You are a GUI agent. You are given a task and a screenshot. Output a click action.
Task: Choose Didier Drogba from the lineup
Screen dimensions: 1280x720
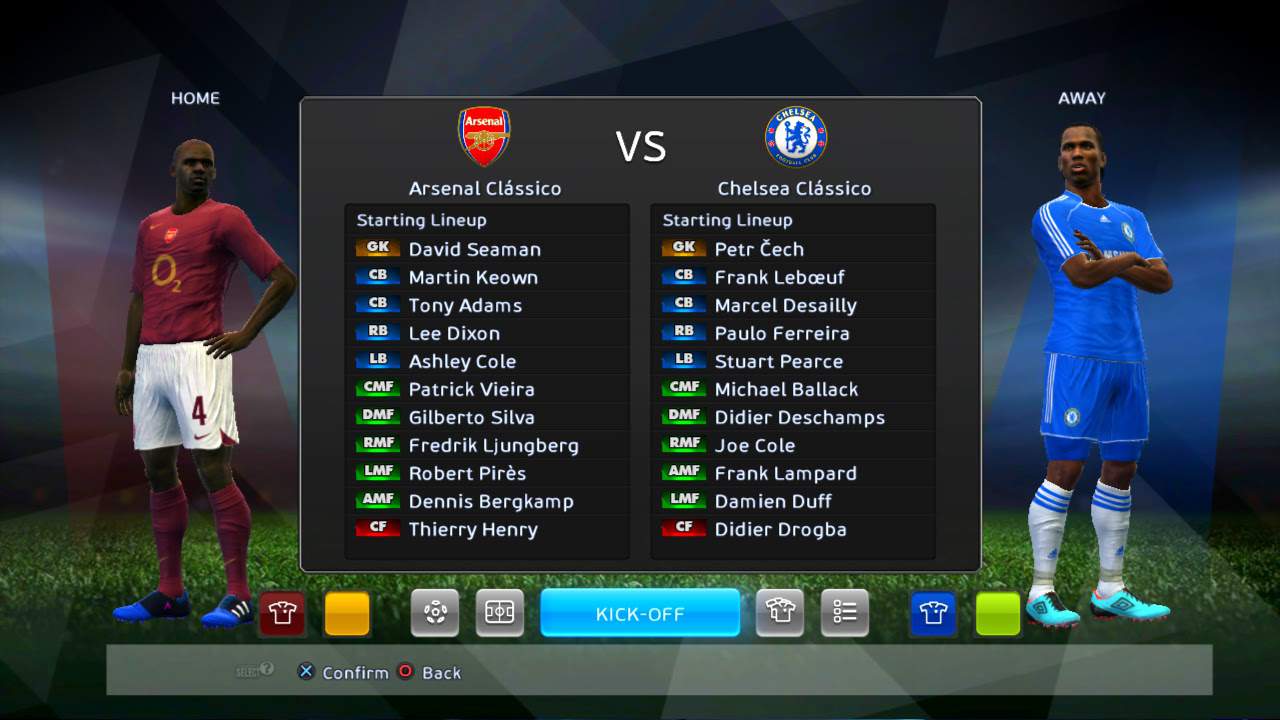click(x=780, y=529)
